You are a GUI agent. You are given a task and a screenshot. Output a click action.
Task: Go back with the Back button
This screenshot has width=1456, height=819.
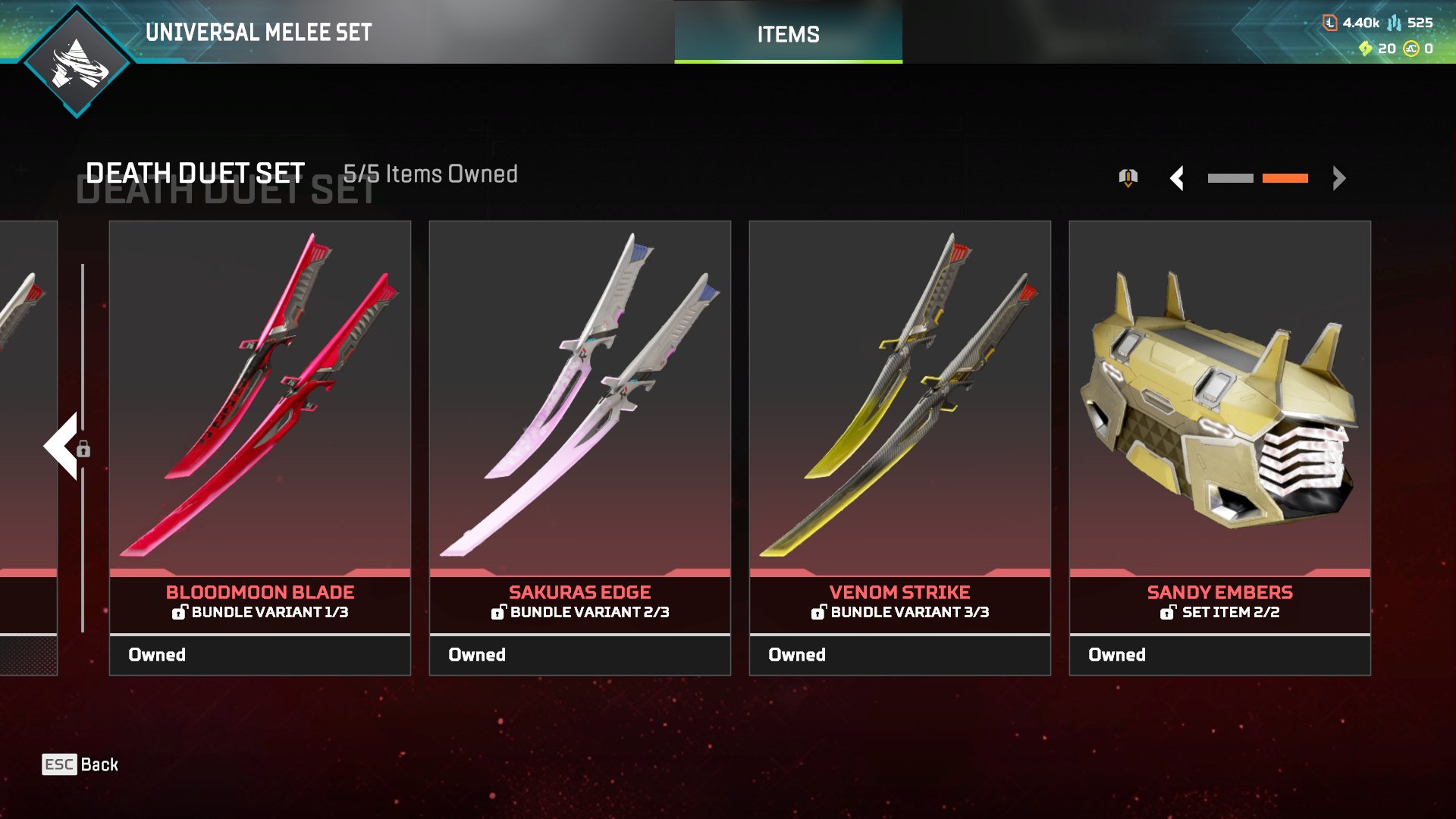coord(80,764)
